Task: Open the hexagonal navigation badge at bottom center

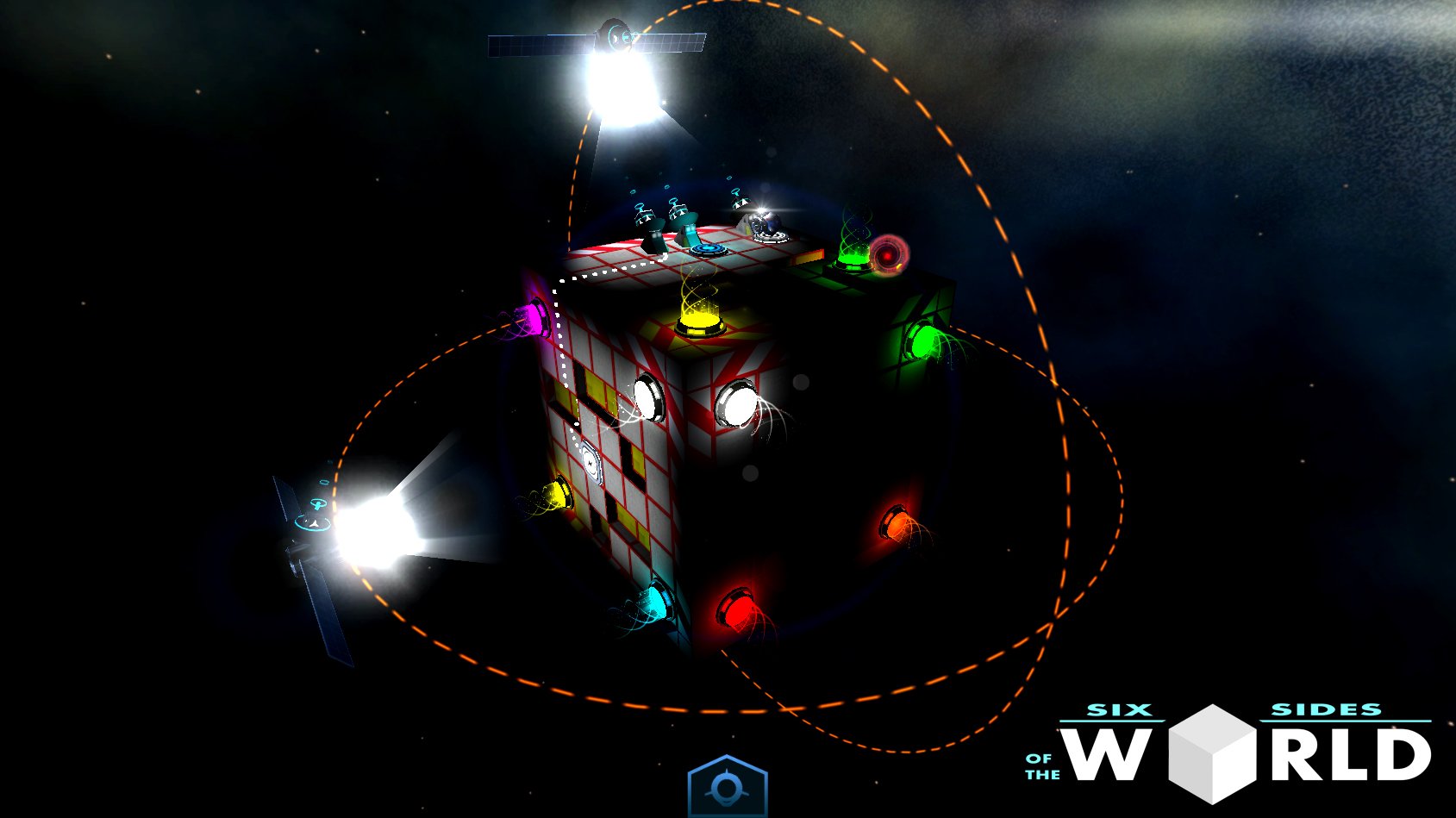Action: (x=727, y=788)
